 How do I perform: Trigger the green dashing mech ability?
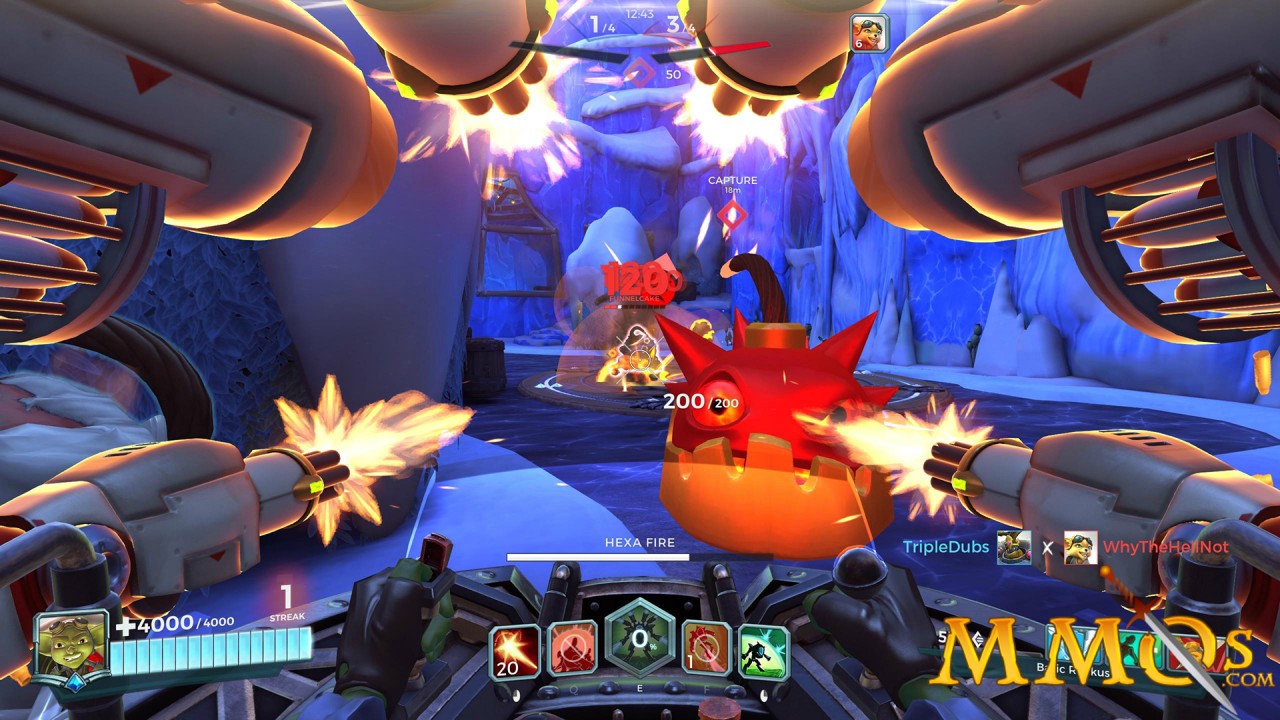[x=764, y=652]
